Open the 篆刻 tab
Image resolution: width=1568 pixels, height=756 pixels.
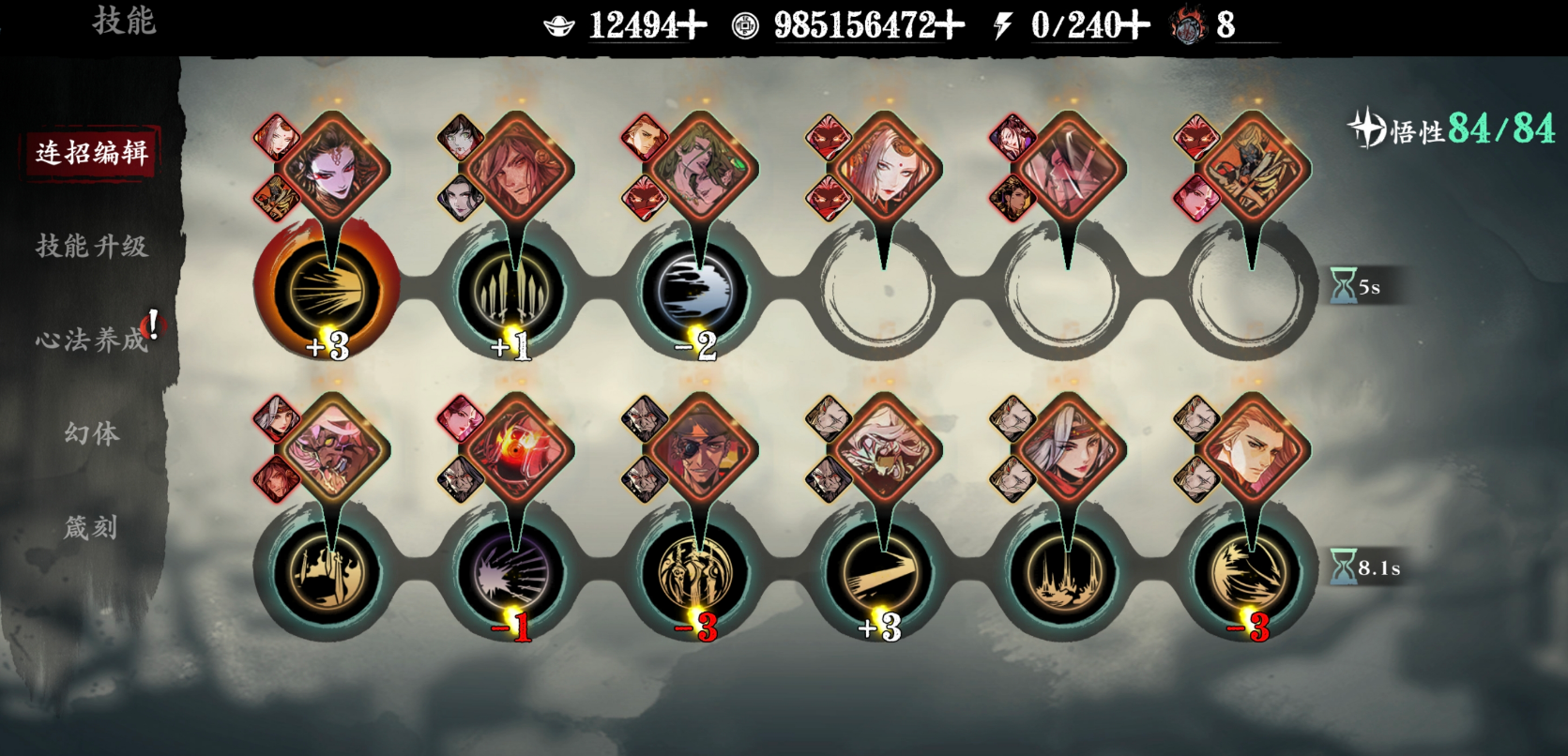pyautogui.click(x=91, y=527)
